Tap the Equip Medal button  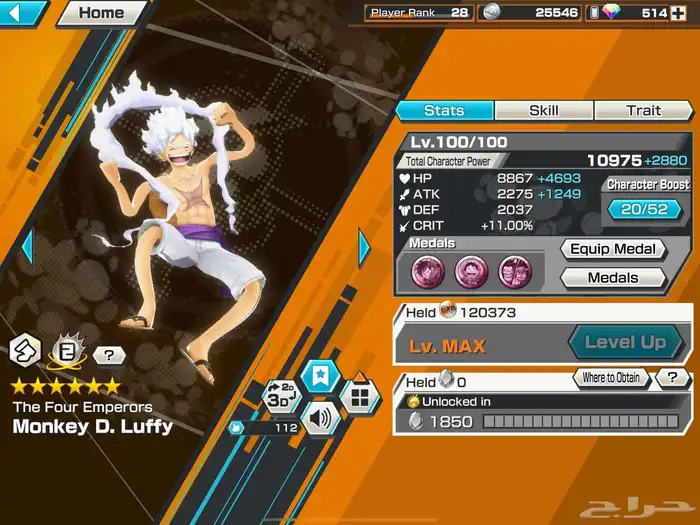(613, 249)
